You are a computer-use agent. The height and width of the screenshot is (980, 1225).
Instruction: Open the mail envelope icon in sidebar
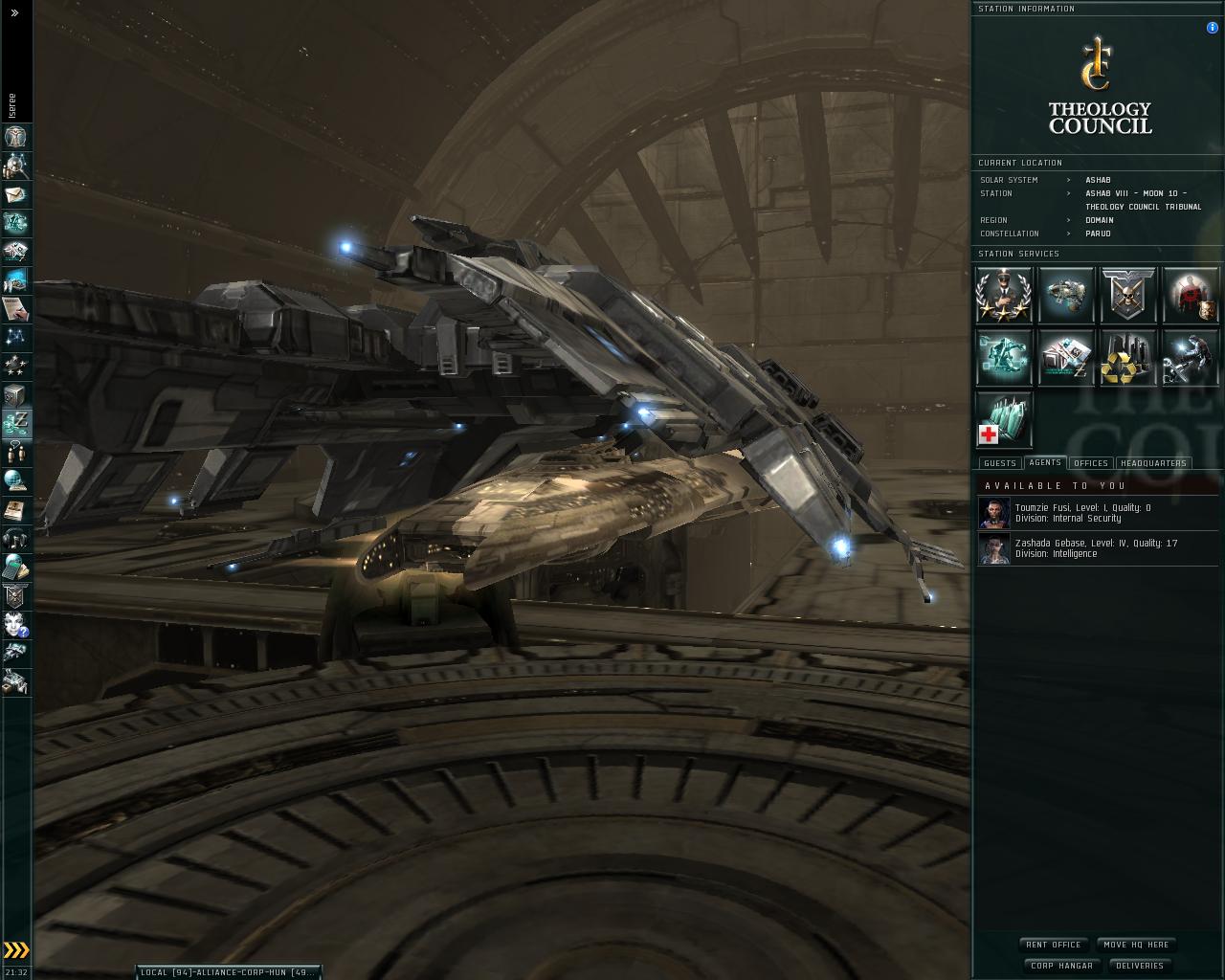click(x=15, y=195)
